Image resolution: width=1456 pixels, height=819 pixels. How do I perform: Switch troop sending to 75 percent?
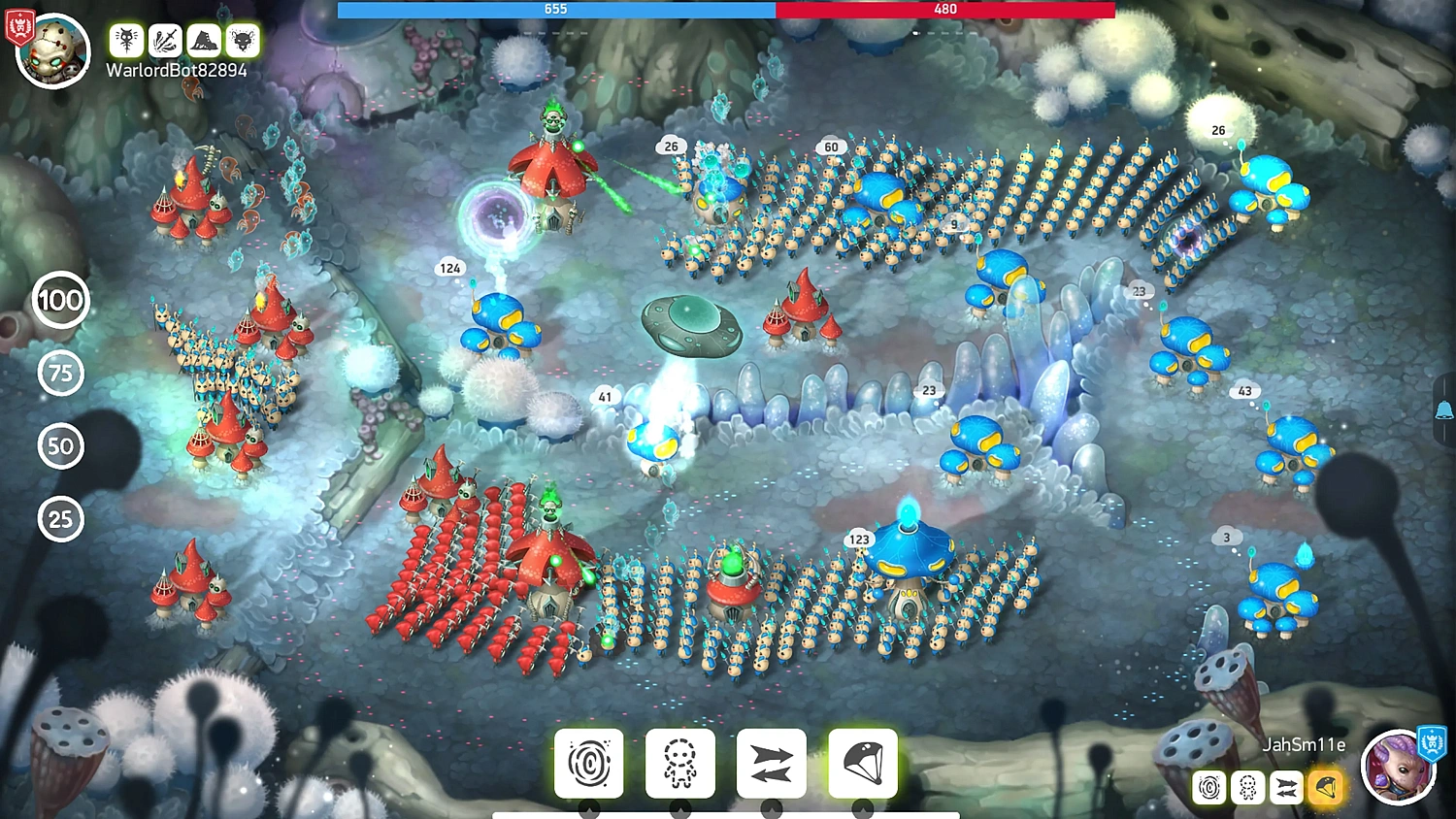61,374
